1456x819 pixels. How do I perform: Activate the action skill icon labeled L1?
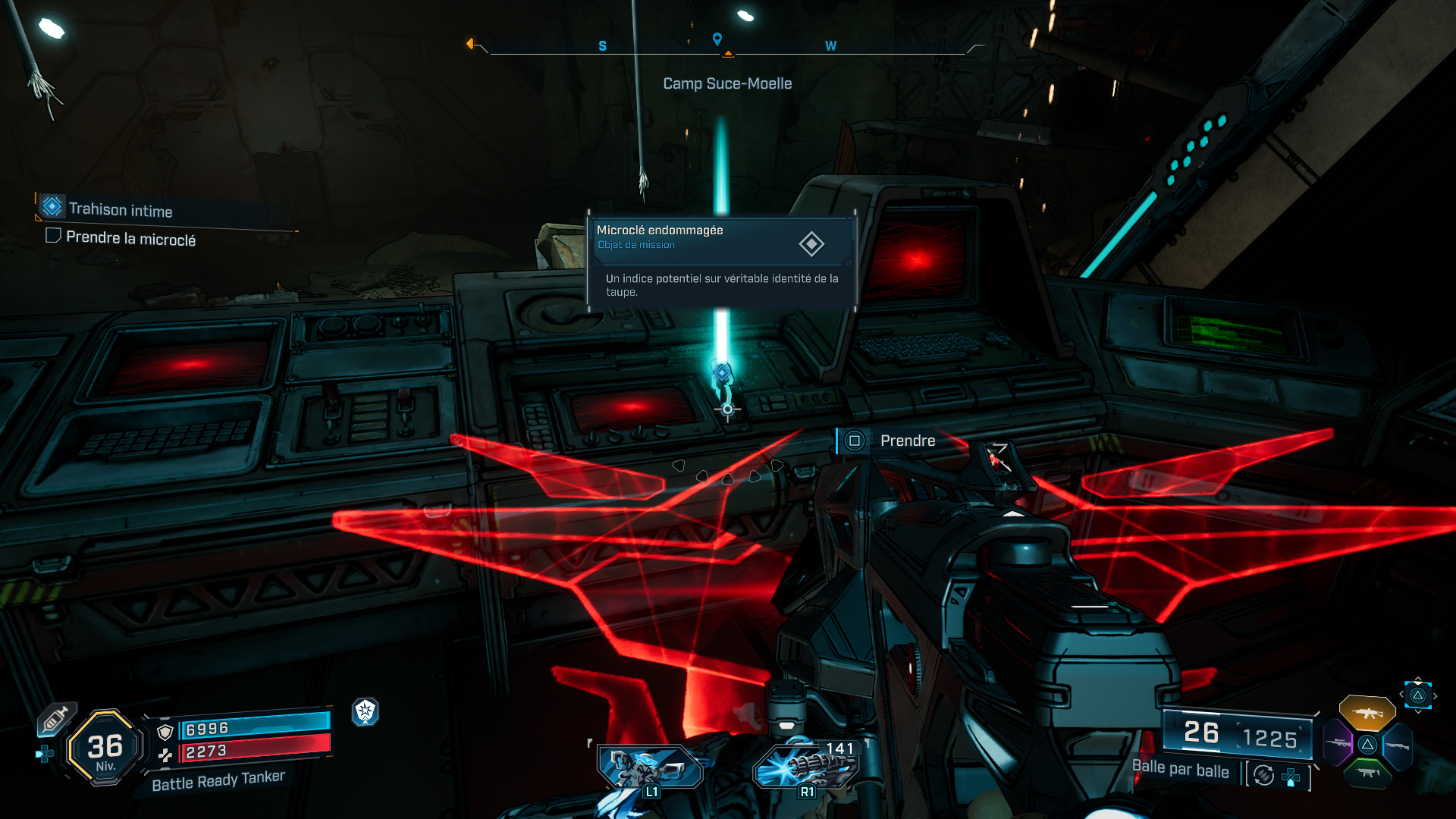(650, 768)
